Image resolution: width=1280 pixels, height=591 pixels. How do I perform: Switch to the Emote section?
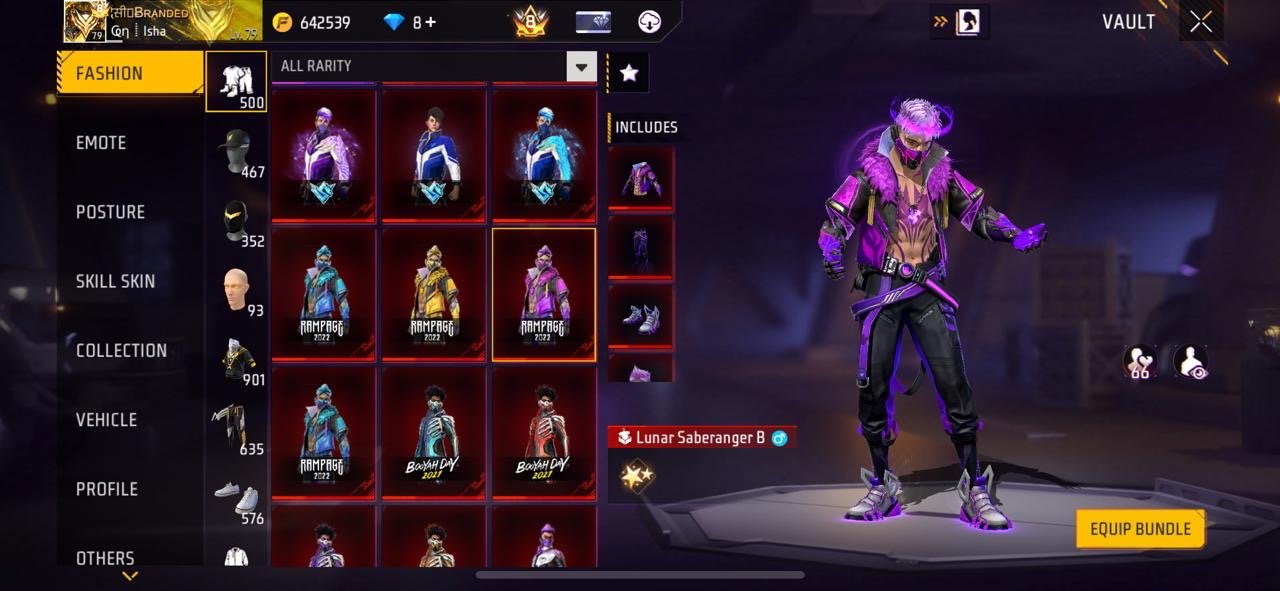(101, 143)
